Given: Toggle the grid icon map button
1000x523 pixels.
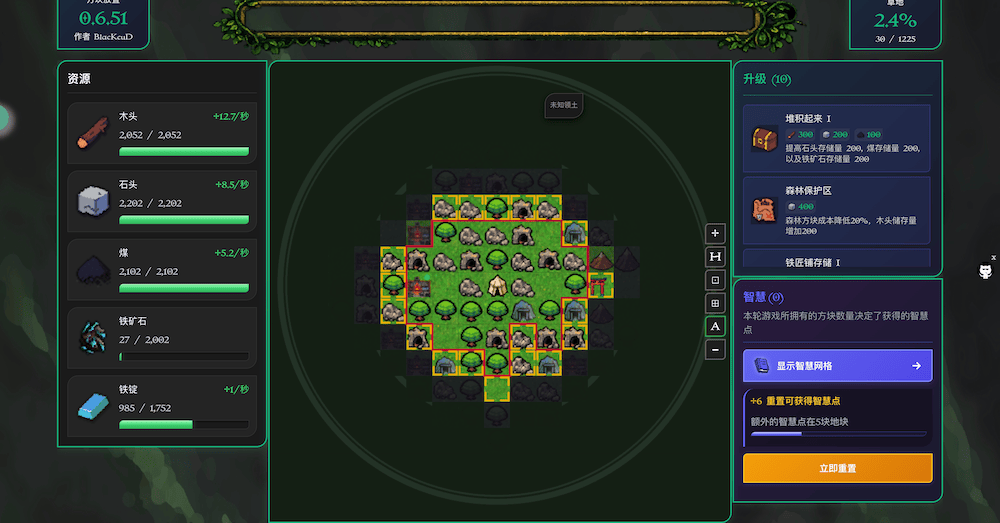Looking at the screenshot, I should [x=715, y=303].
